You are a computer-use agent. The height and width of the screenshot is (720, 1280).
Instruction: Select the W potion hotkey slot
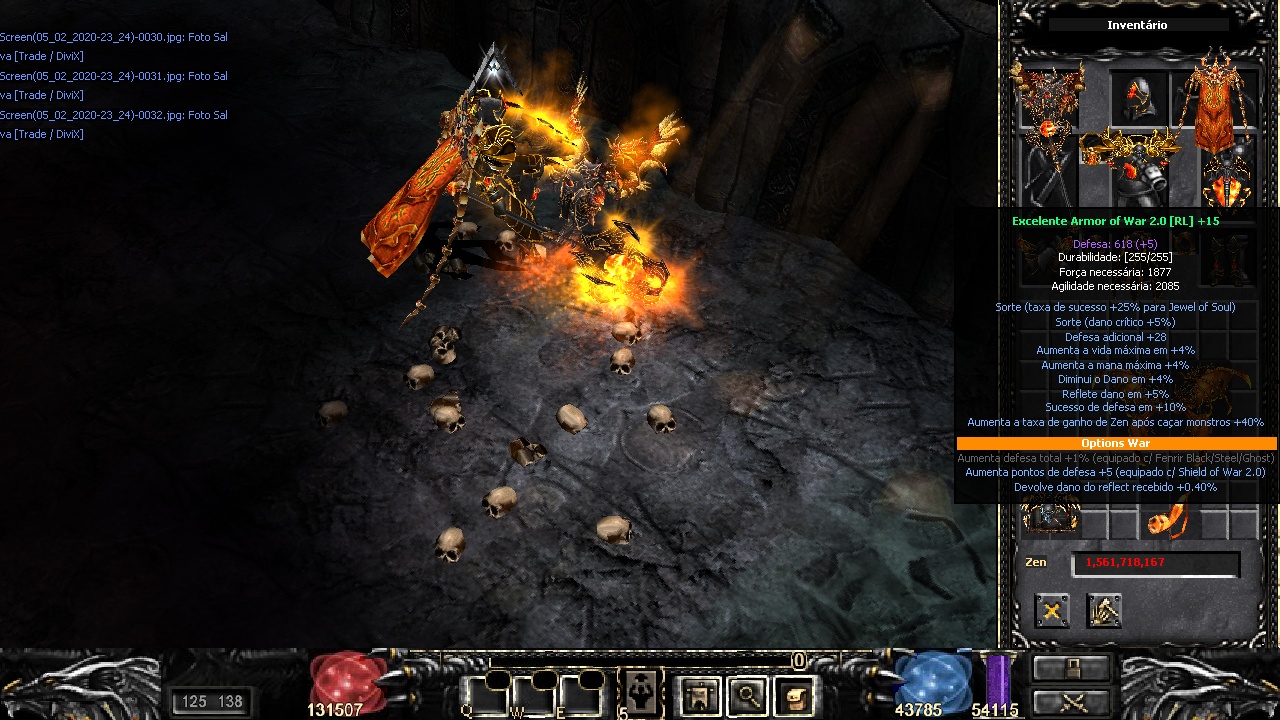tap(531, 694)
